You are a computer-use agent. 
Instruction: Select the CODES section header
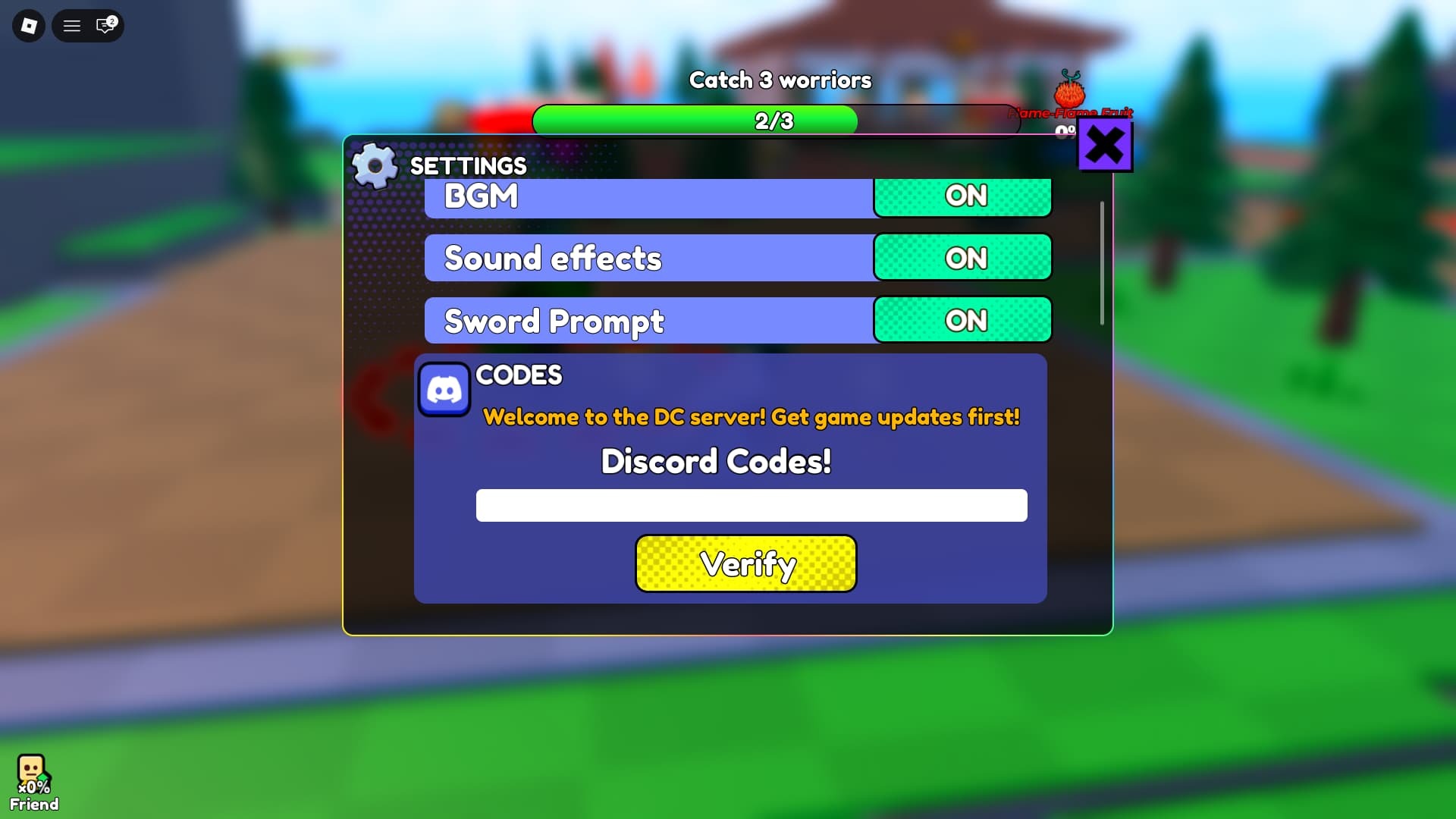(519, 375)
